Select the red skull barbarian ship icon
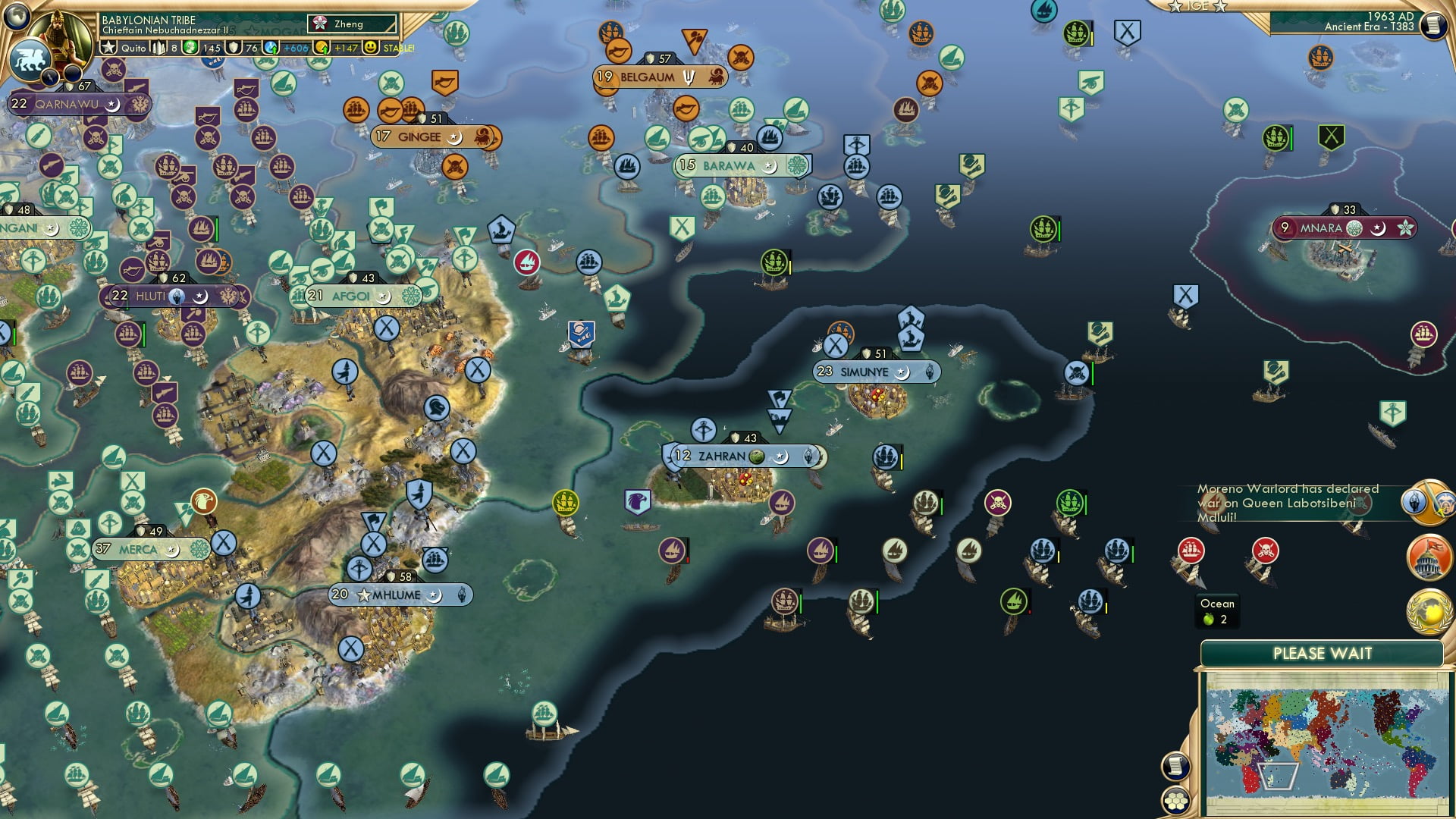The height and width of the screenshot is (819, 1456). [1265, 549]
